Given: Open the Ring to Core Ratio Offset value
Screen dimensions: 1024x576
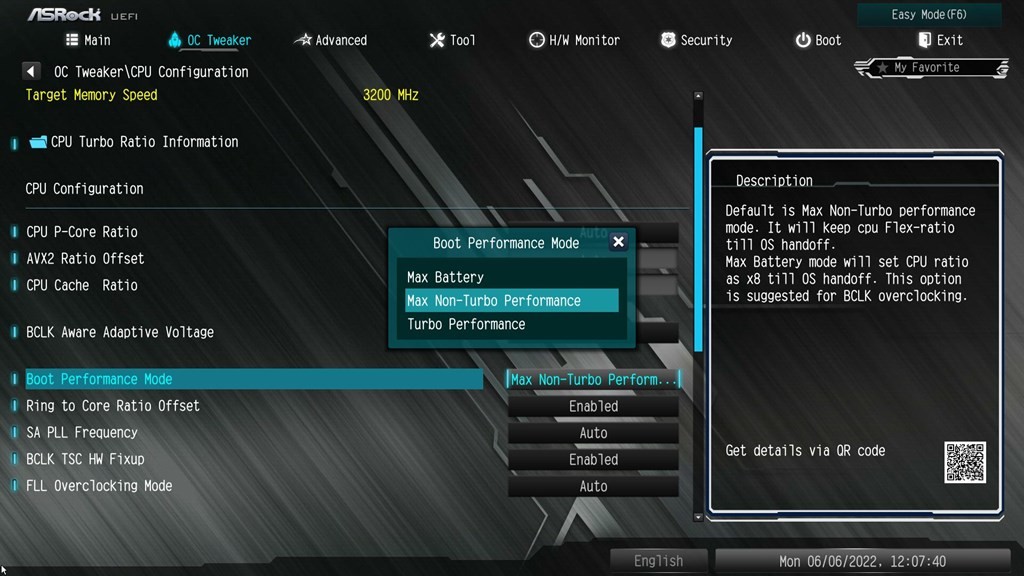Looking at the screenshot, I should click(593, 407).
